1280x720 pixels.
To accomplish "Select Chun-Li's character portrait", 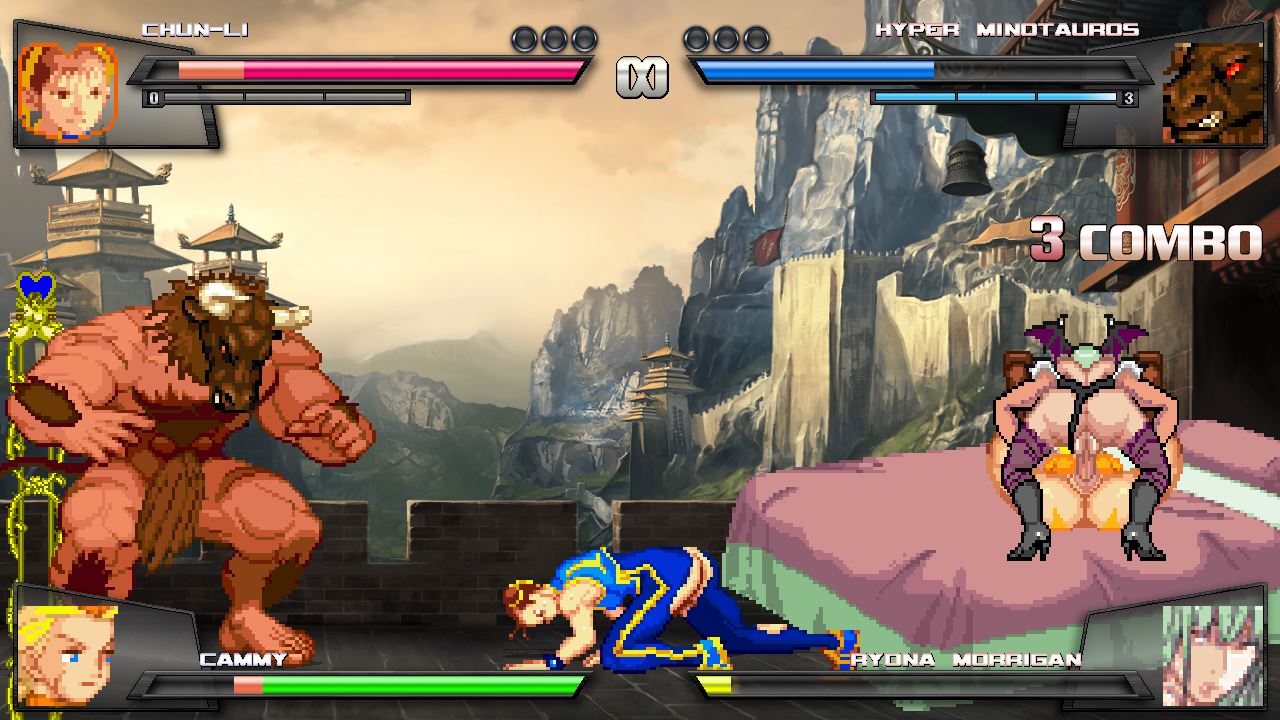I will coord(65,85).
